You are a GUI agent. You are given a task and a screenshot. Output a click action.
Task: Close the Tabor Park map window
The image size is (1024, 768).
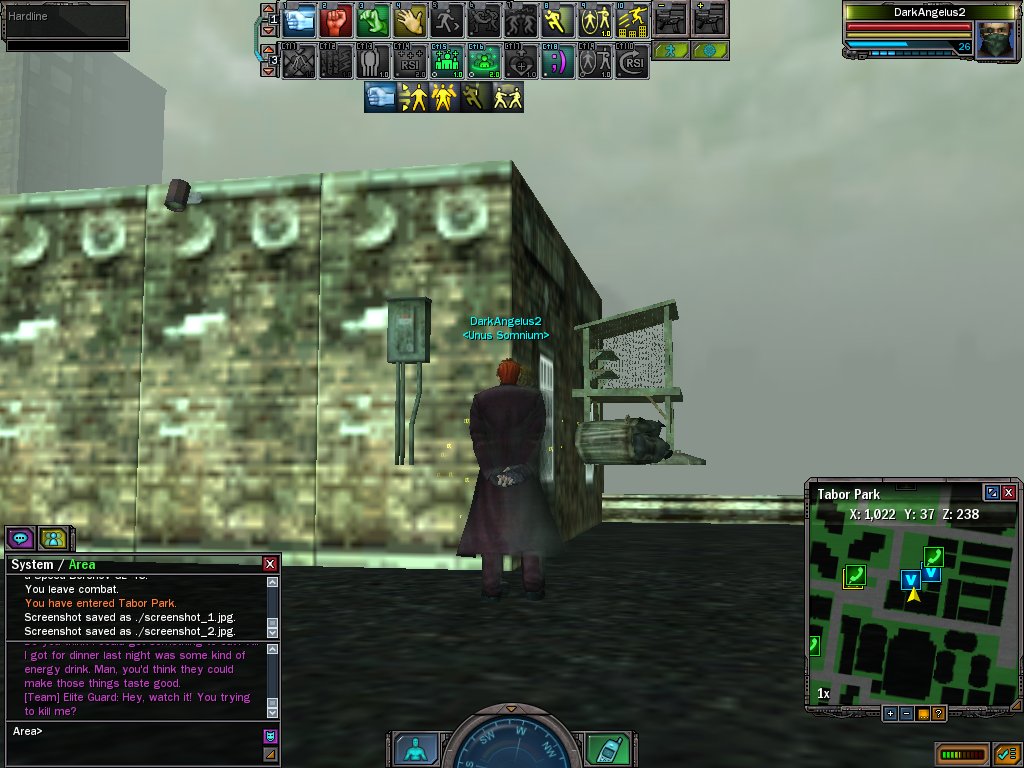coord(1008,493)
